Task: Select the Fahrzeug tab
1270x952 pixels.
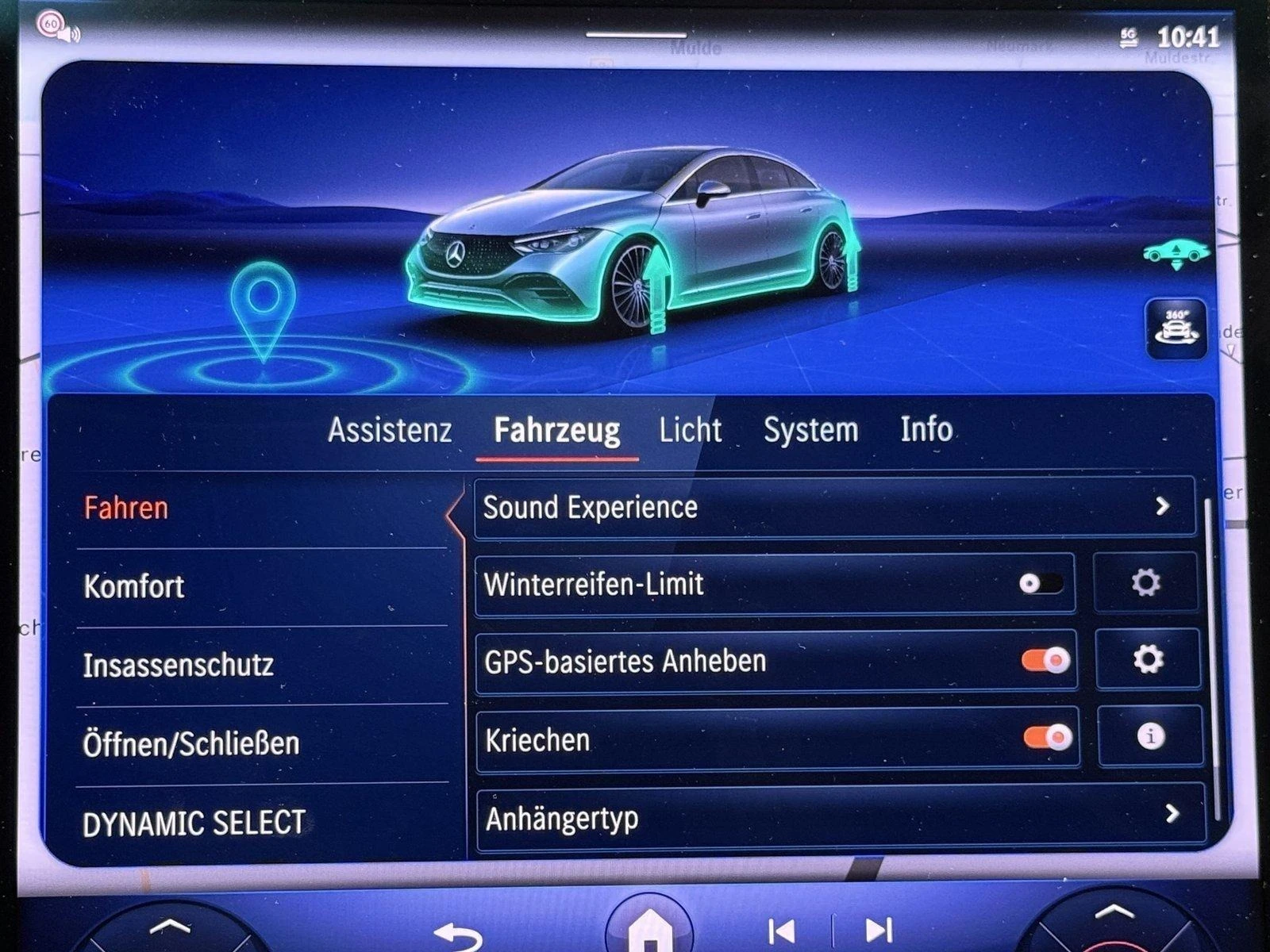Action: click(x=556, y=430)
